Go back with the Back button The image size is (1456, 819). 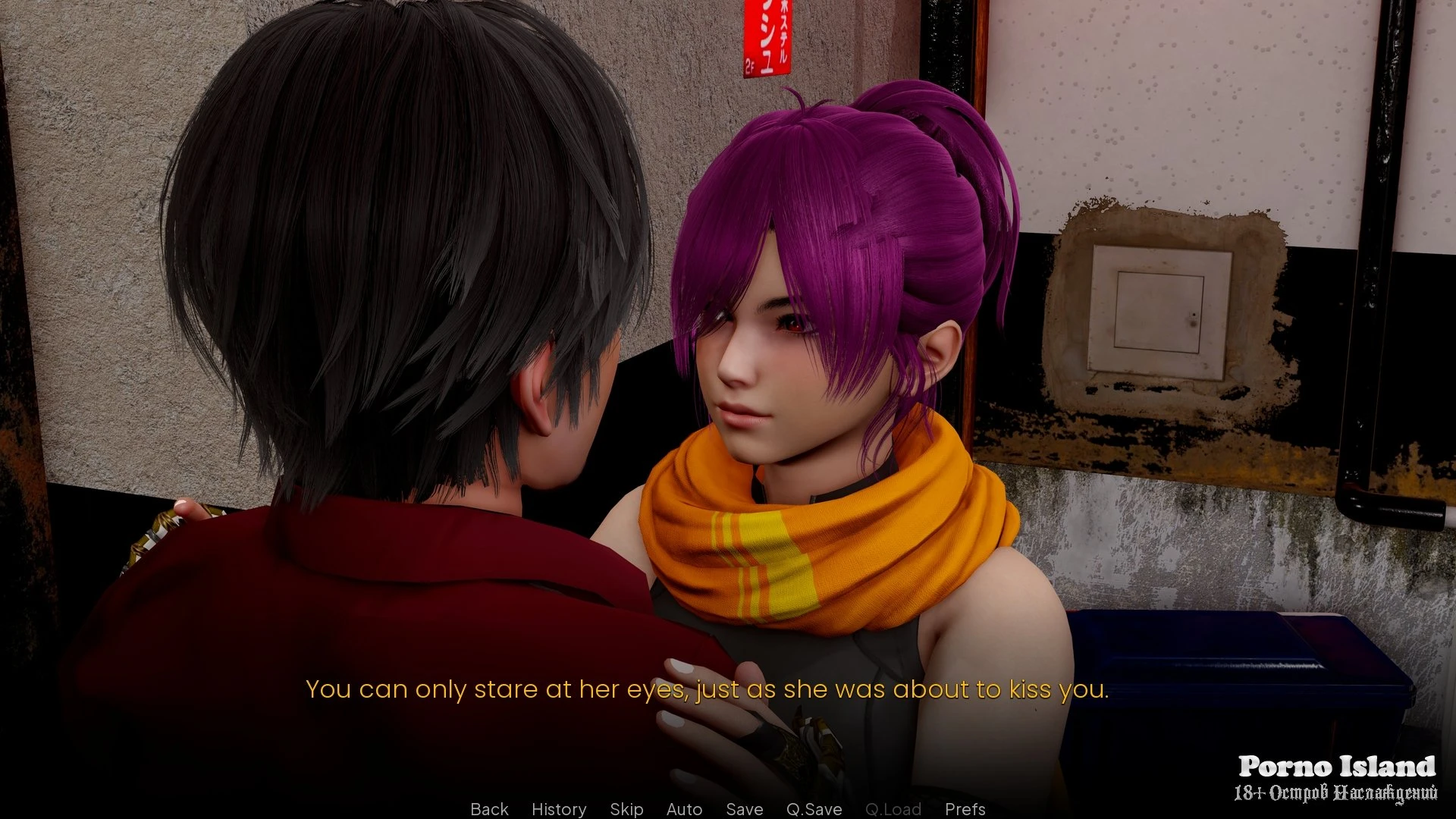[489, 809]
